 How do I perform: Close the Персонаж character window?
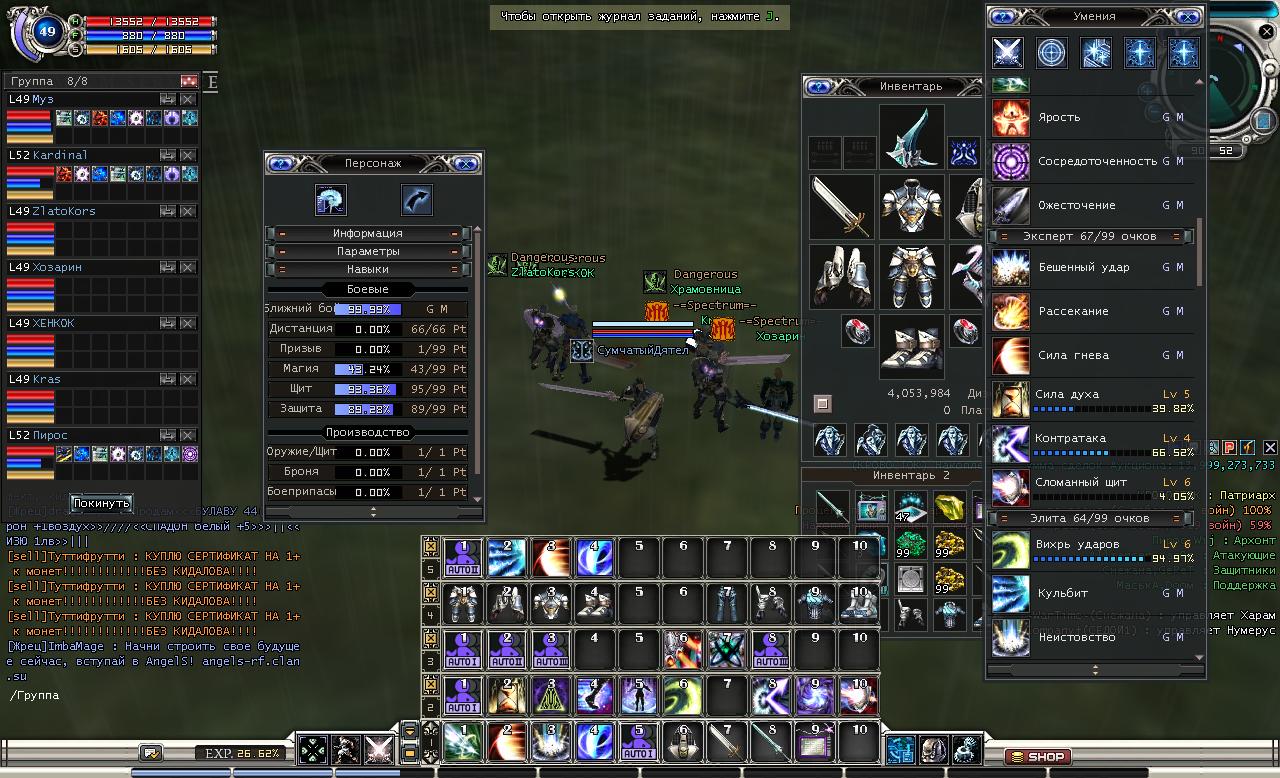465,163
